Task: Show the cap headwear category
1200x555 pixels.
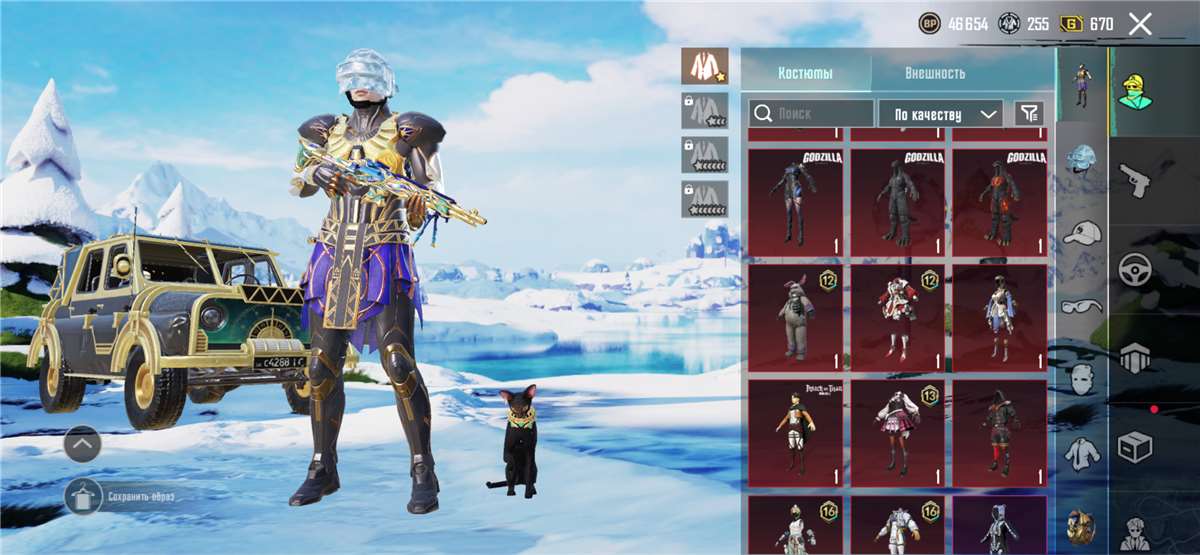Action: click(x=1081, y=233)
